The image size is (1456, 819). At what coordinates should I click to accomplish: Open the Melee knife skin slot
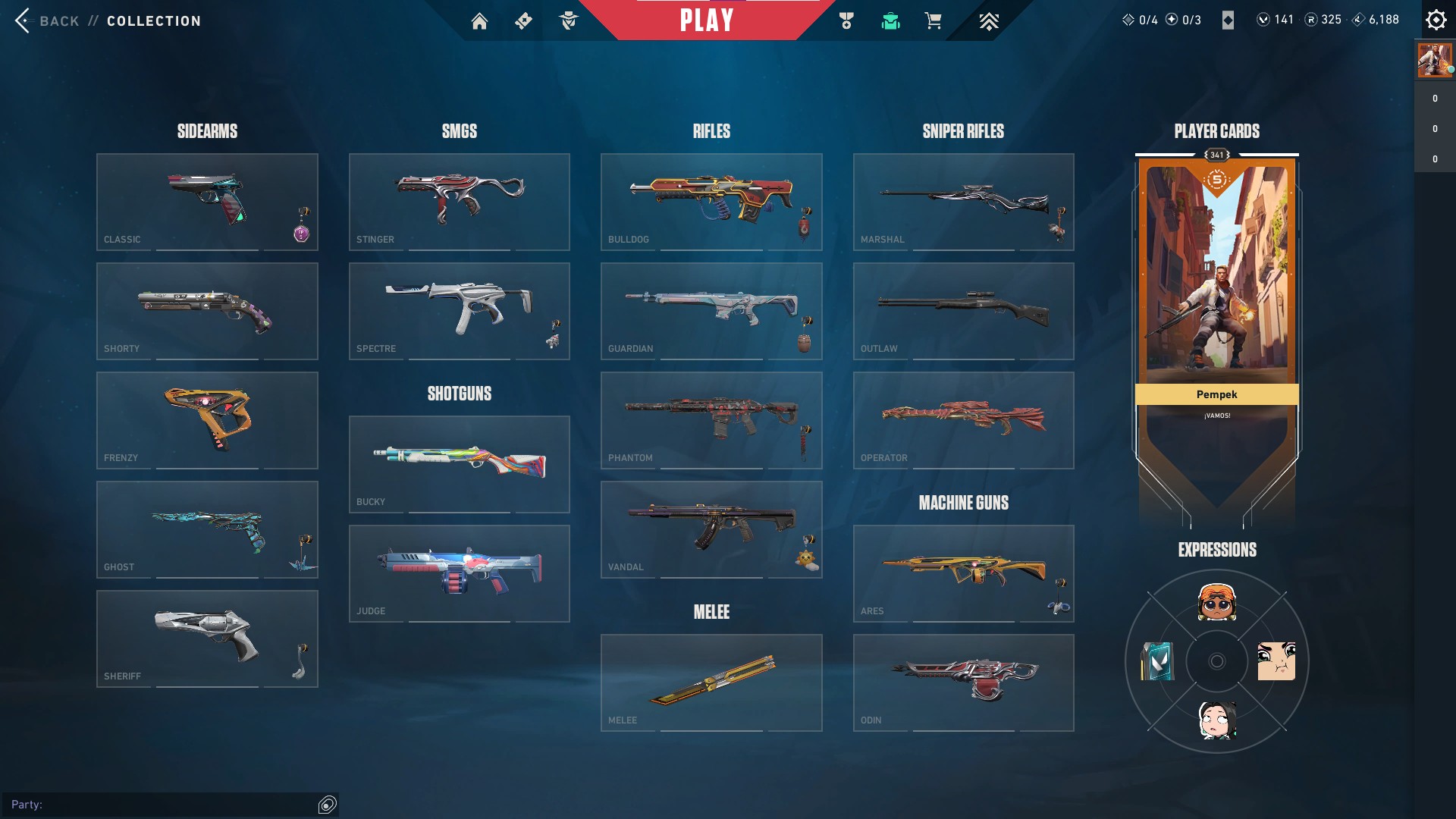[711, 681]
